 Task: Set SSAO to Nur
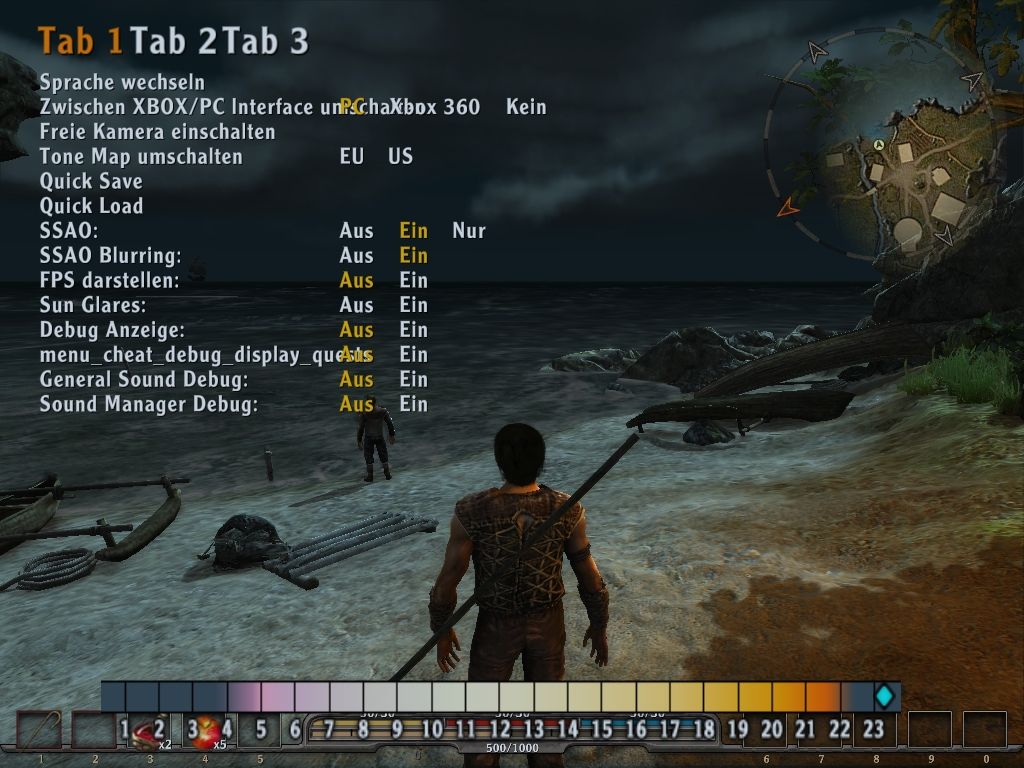tap(468, 231)
